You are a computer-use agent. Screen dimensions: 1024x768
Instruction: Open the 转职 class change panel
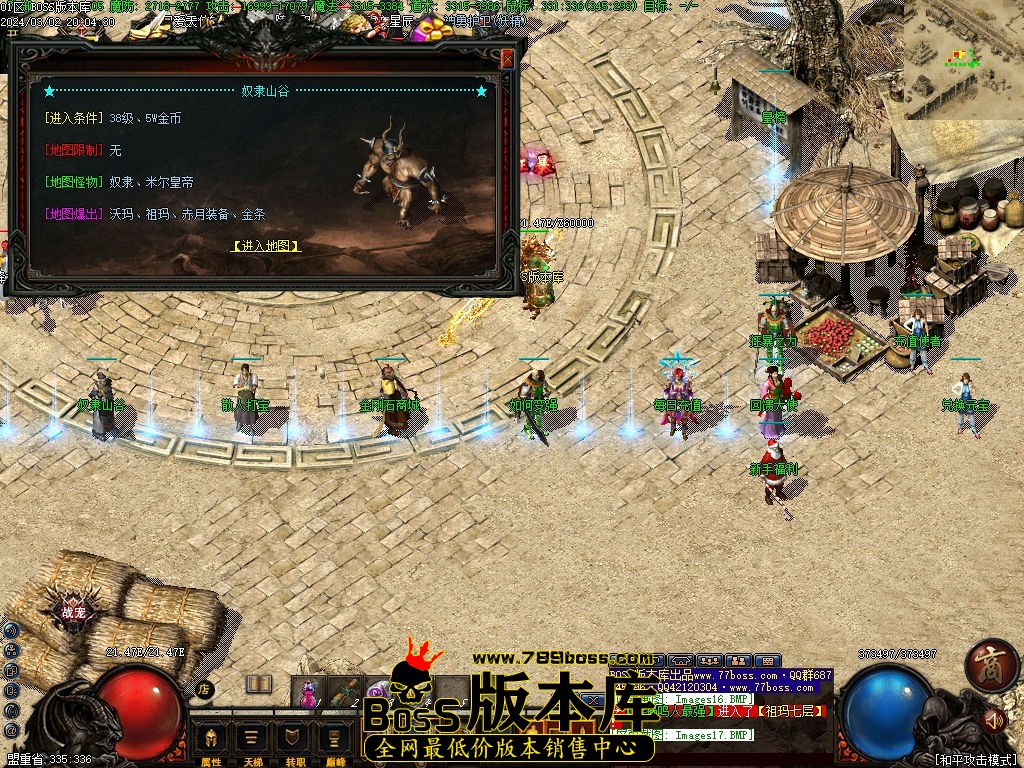[294, 742]
